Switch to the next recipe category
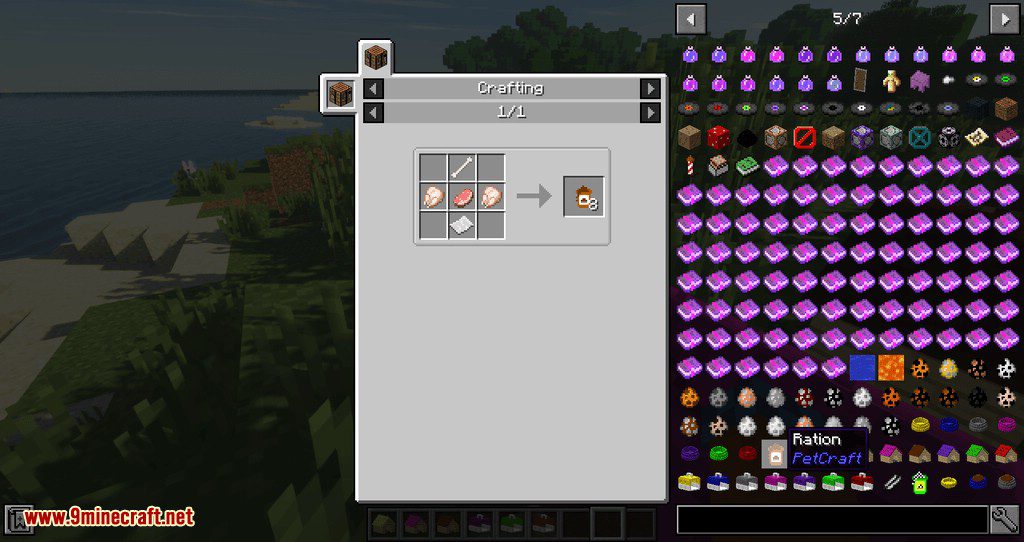This screenshot has width=1024, height=542. 651,89
